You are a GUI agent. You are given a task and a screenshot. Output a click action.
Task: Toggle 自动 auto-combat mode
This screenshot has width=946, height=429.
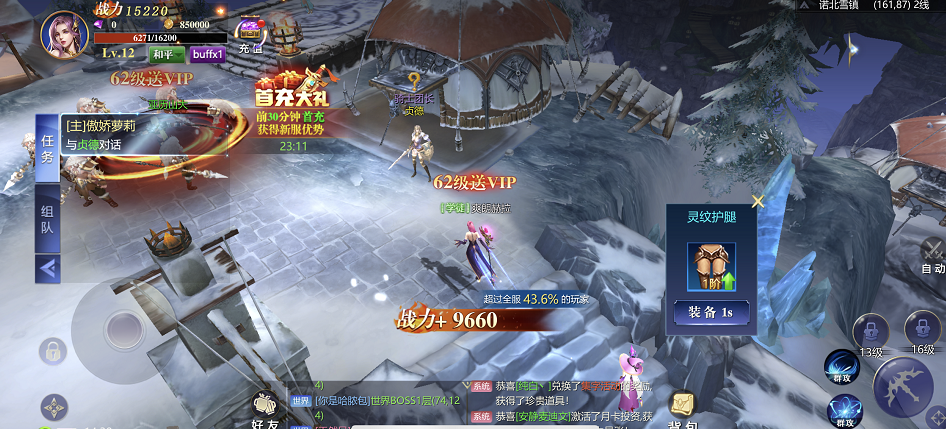pyautogui.click(x=932, y=256)
